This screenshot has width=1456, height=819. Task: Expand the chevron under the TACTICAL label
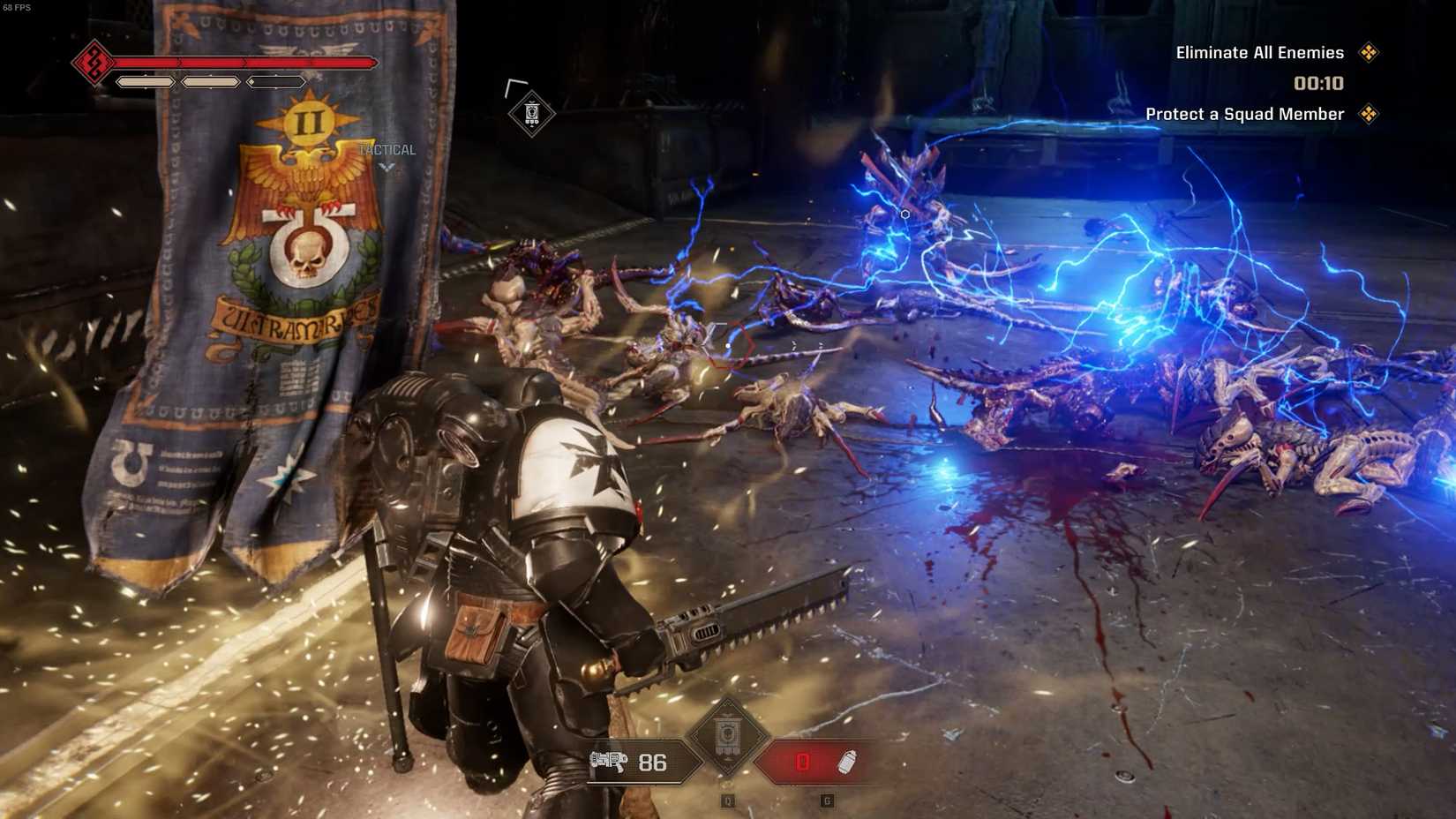[387, 167]
